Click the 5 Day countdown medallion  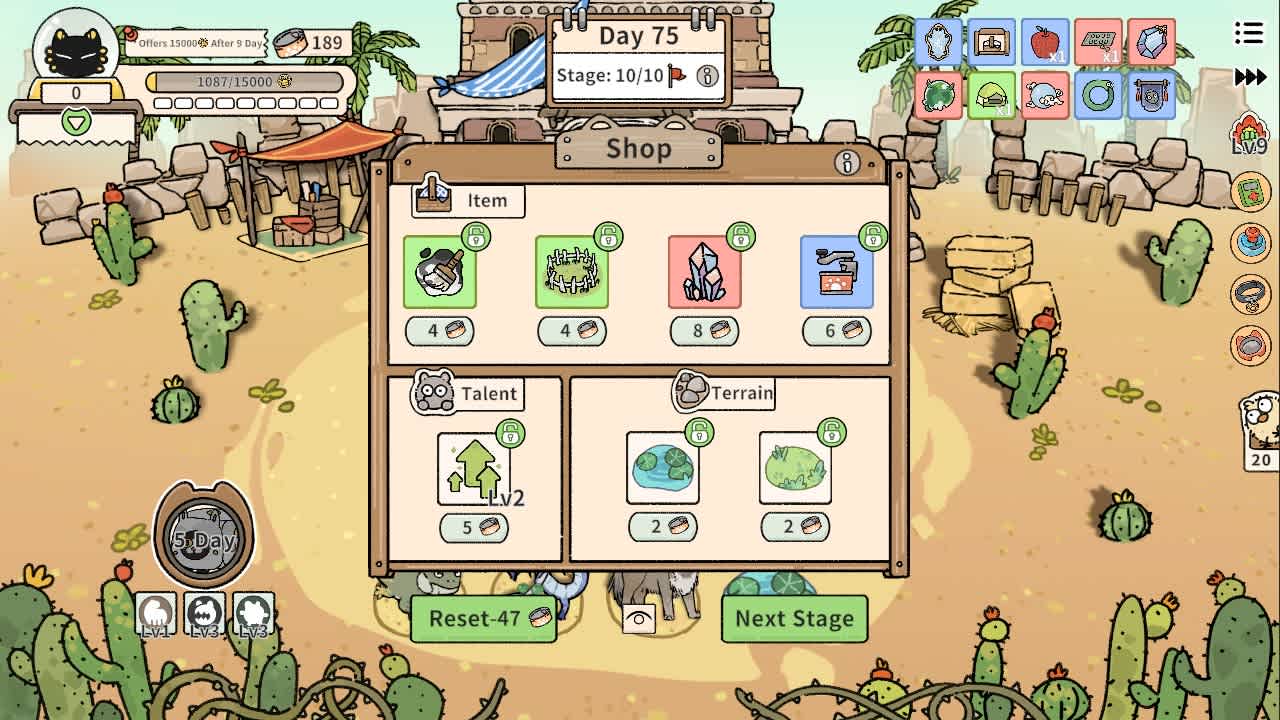[x=205, y=538]
